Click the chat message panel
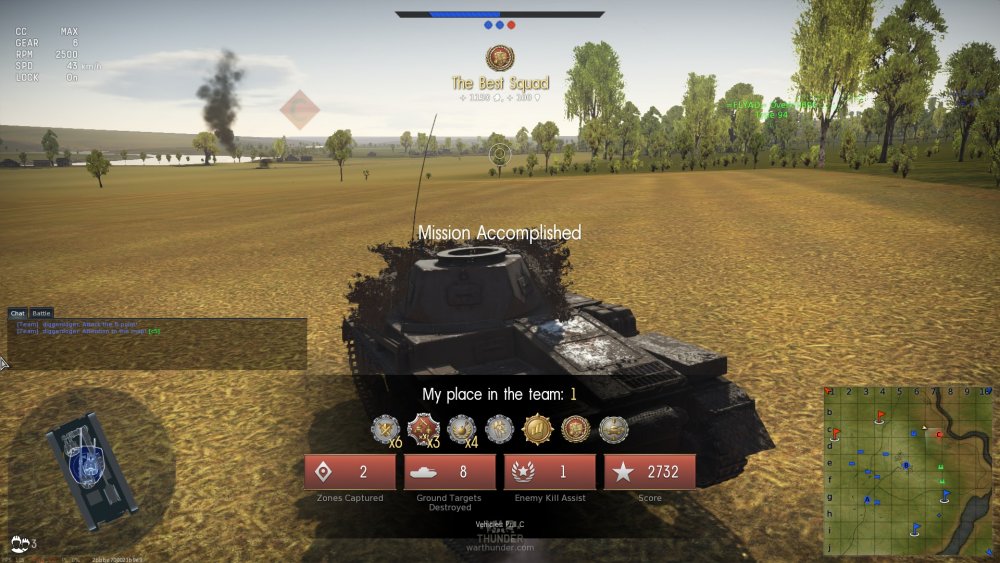 (157, 344)
